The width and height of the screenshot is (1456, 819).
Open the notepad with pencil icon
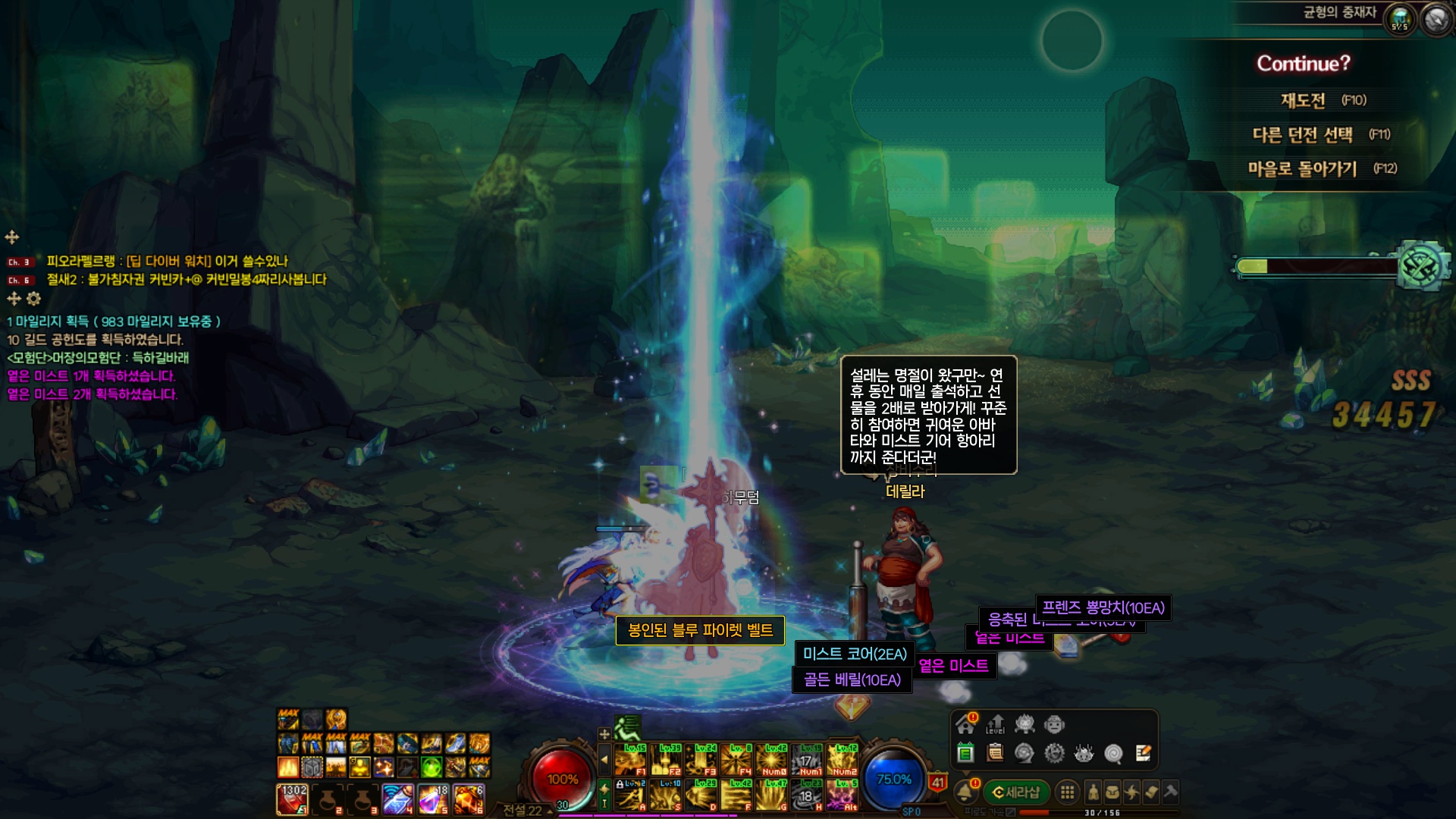click(x=1143, y=753)
